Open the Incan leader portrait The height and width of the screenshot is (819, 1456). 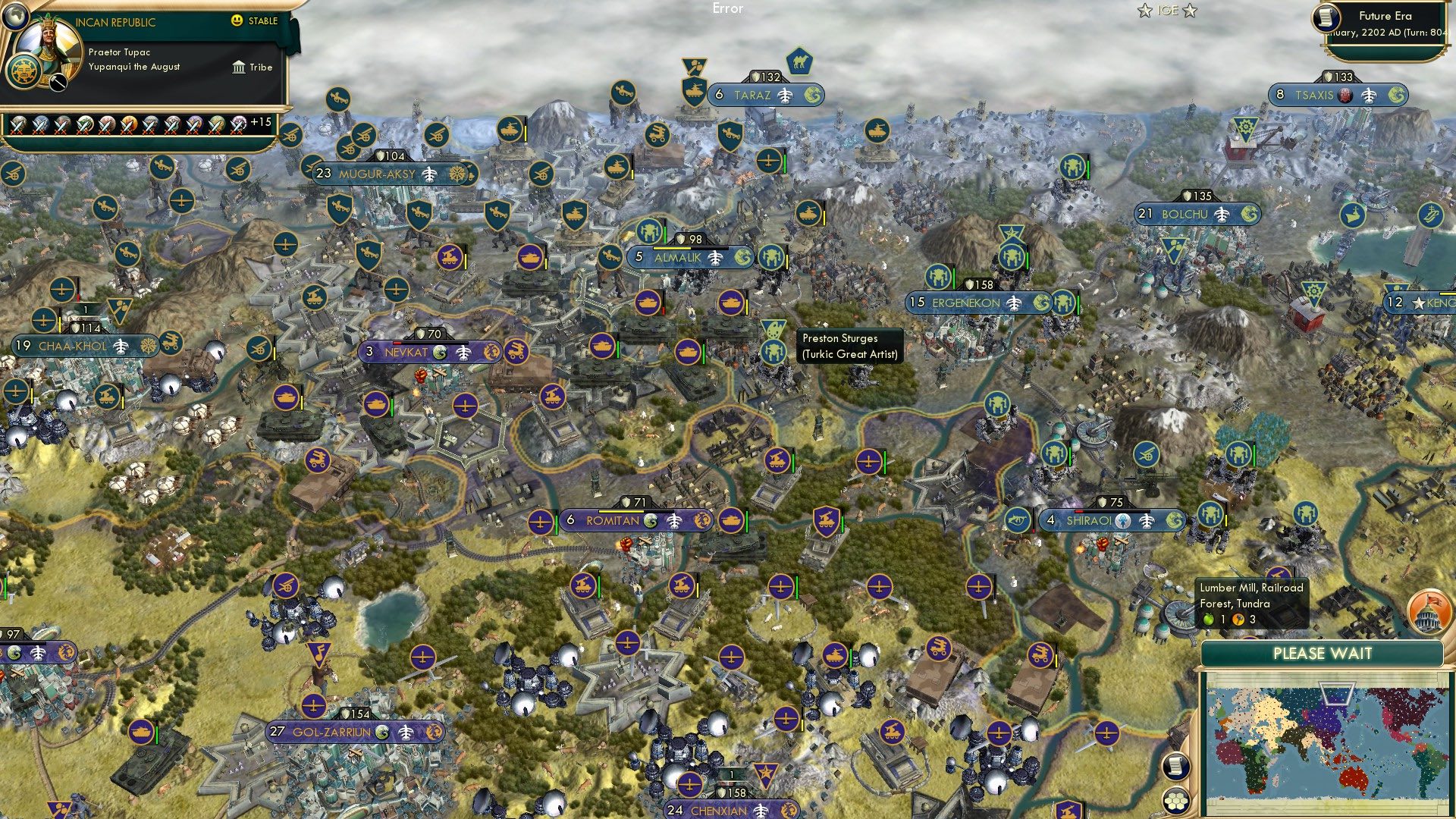tap(47, 52)
